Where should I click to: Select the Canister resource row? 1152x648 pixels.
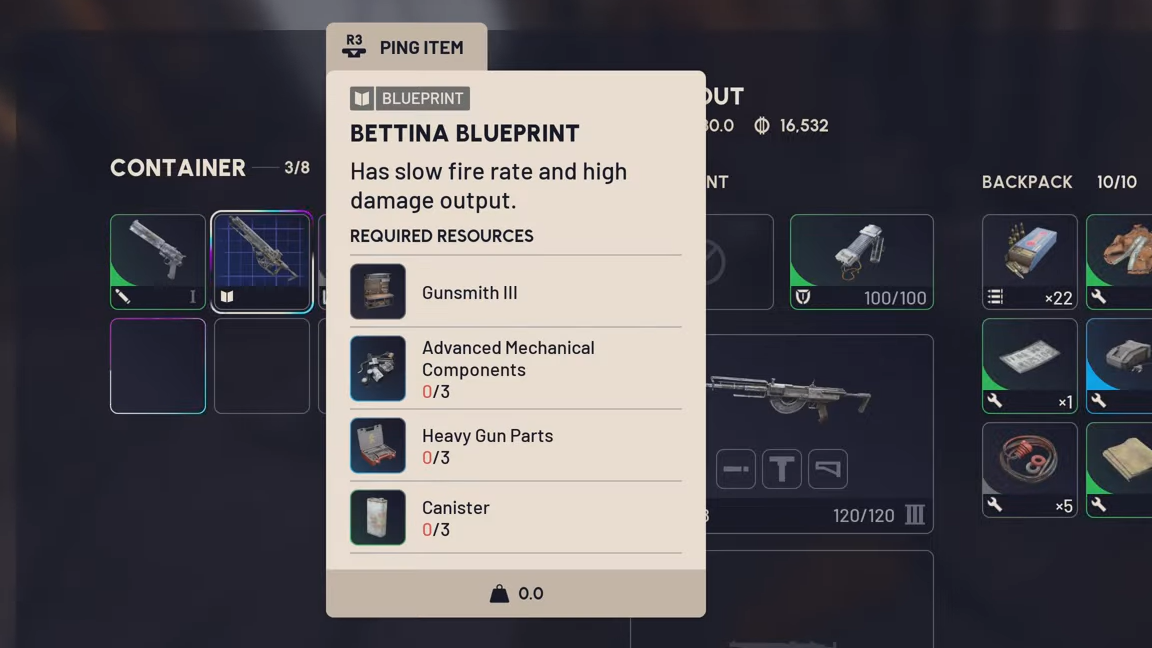click(x=515, y=518)
